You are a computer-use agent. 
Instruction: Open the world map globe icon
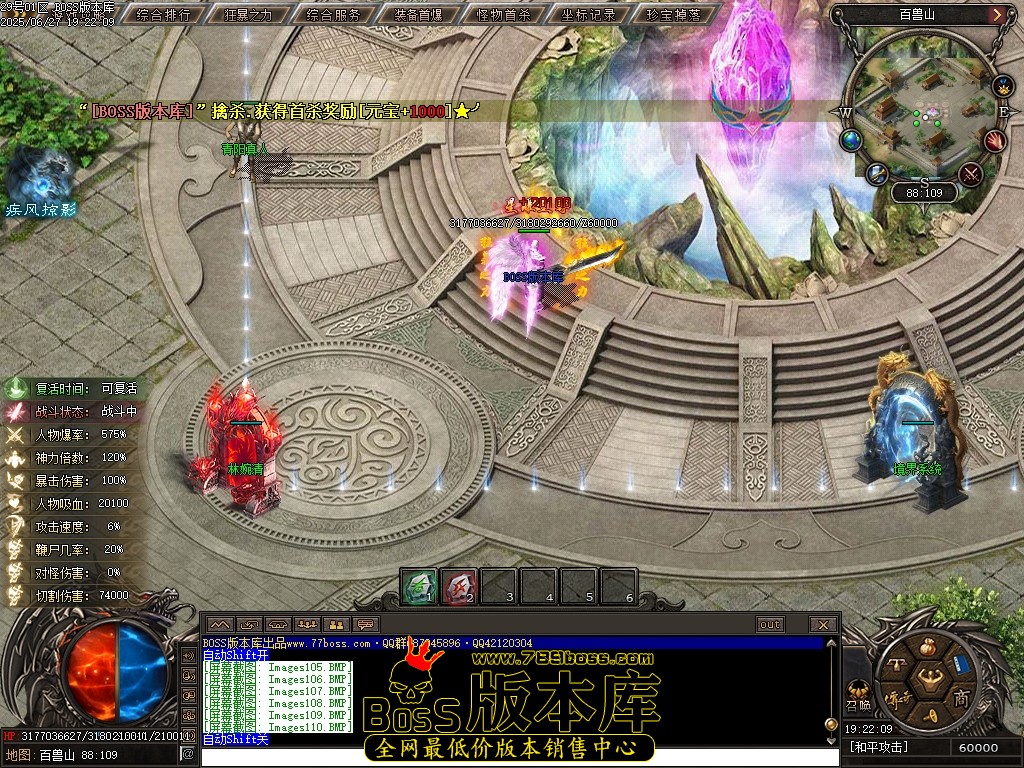coord(851,140)
